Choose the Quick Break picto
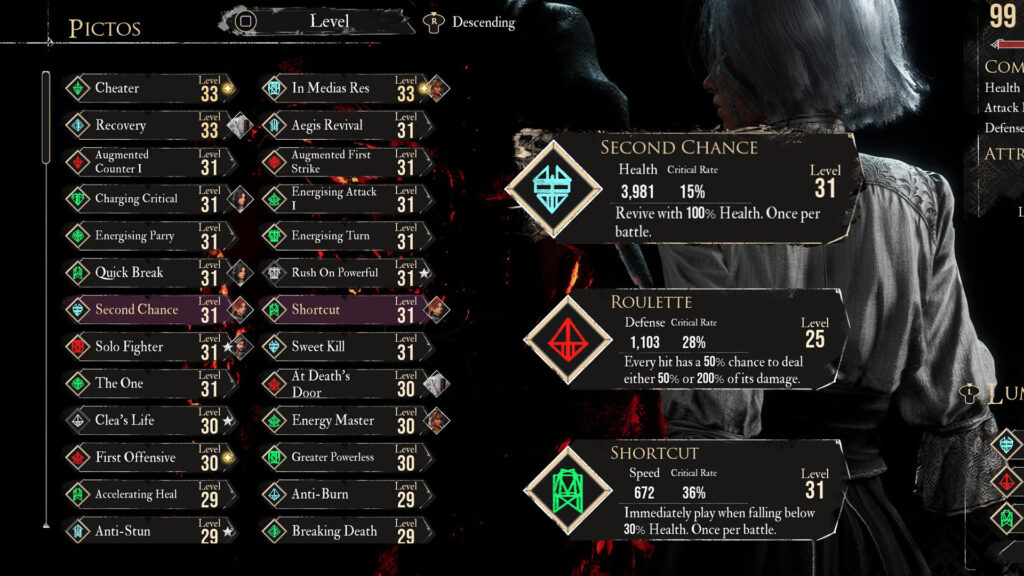 150,272
